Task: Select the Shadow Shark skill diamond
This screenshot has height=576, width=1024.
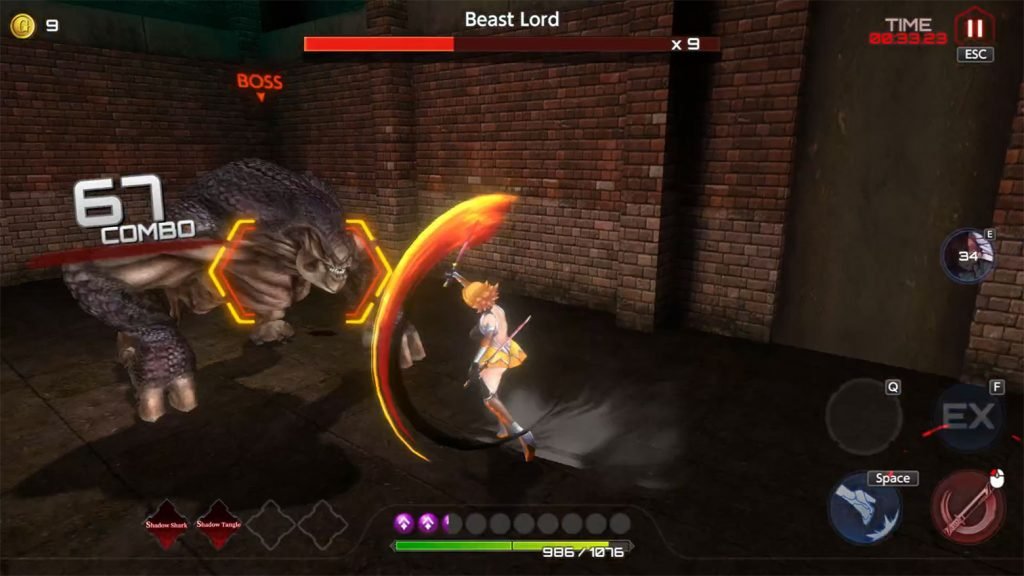Action: [168, 523]
